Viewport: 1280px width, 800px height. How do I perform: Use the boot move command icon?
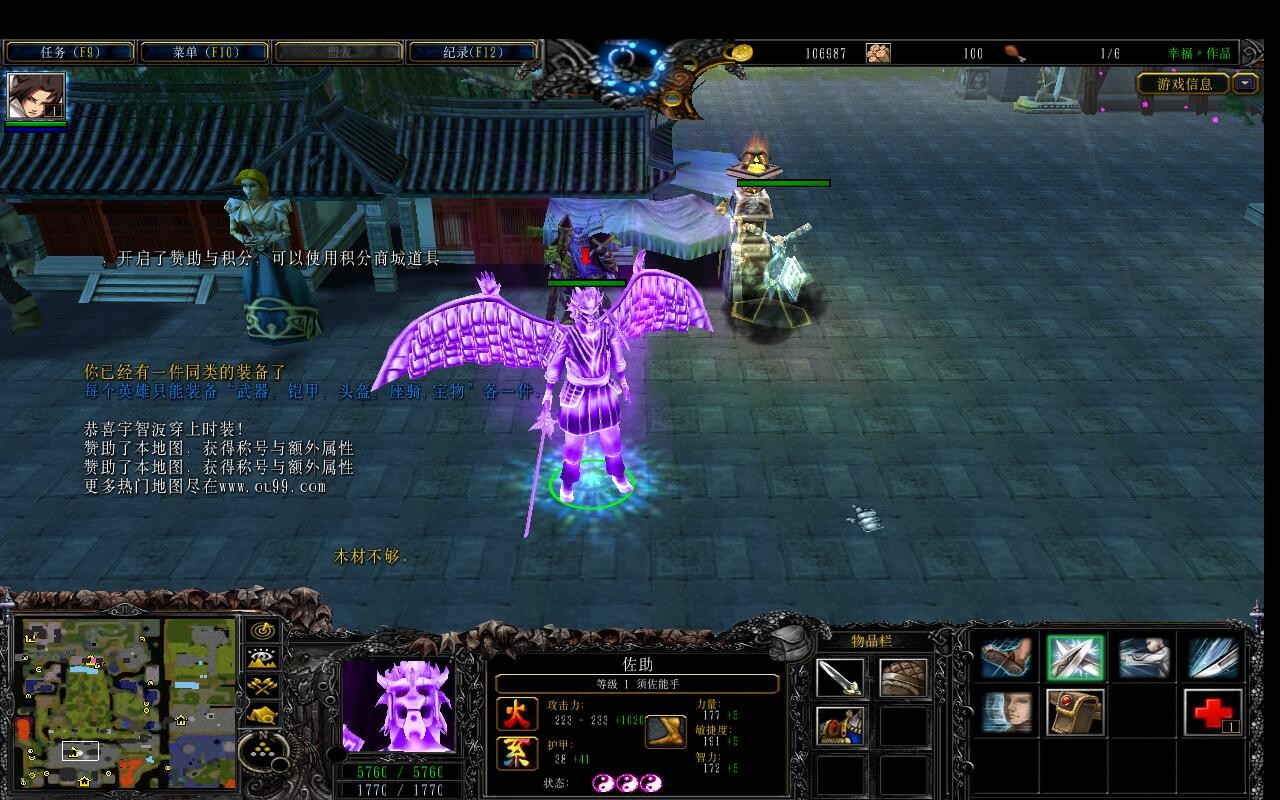[1006, 660]
